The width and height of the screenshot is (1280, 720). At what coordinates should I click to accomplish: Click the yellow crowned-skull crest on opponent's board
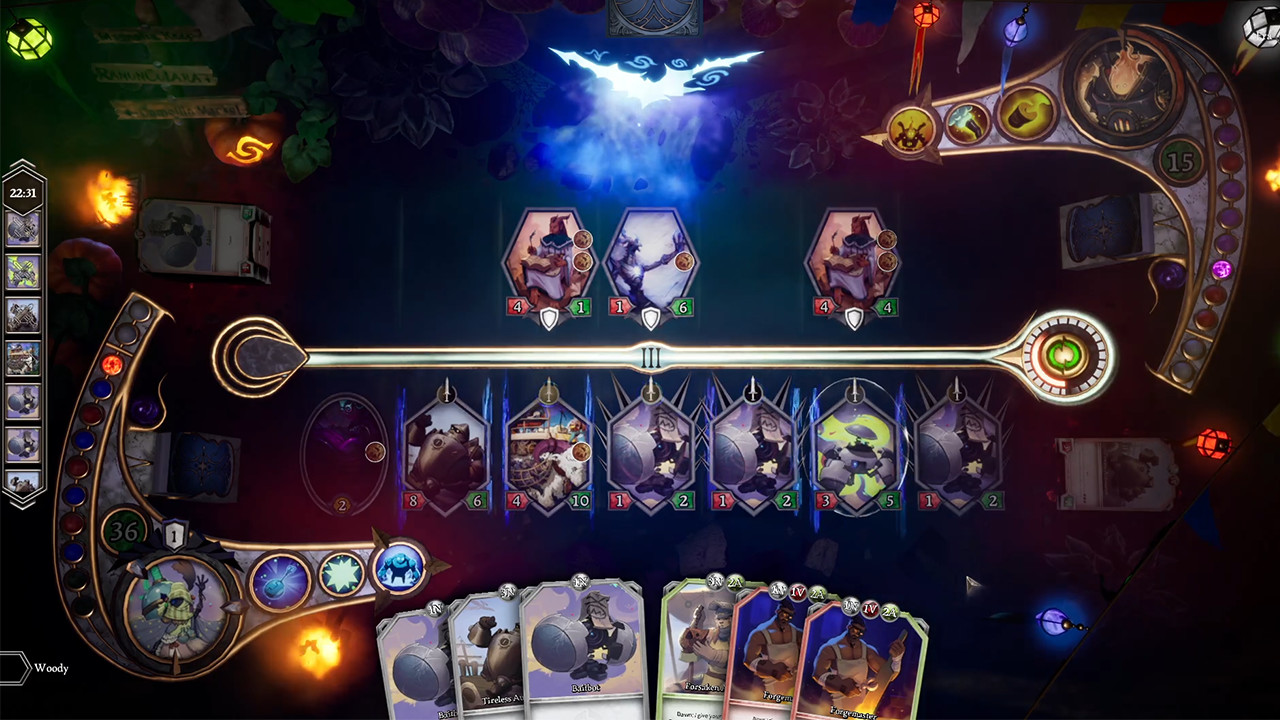(x=911, y=130)
